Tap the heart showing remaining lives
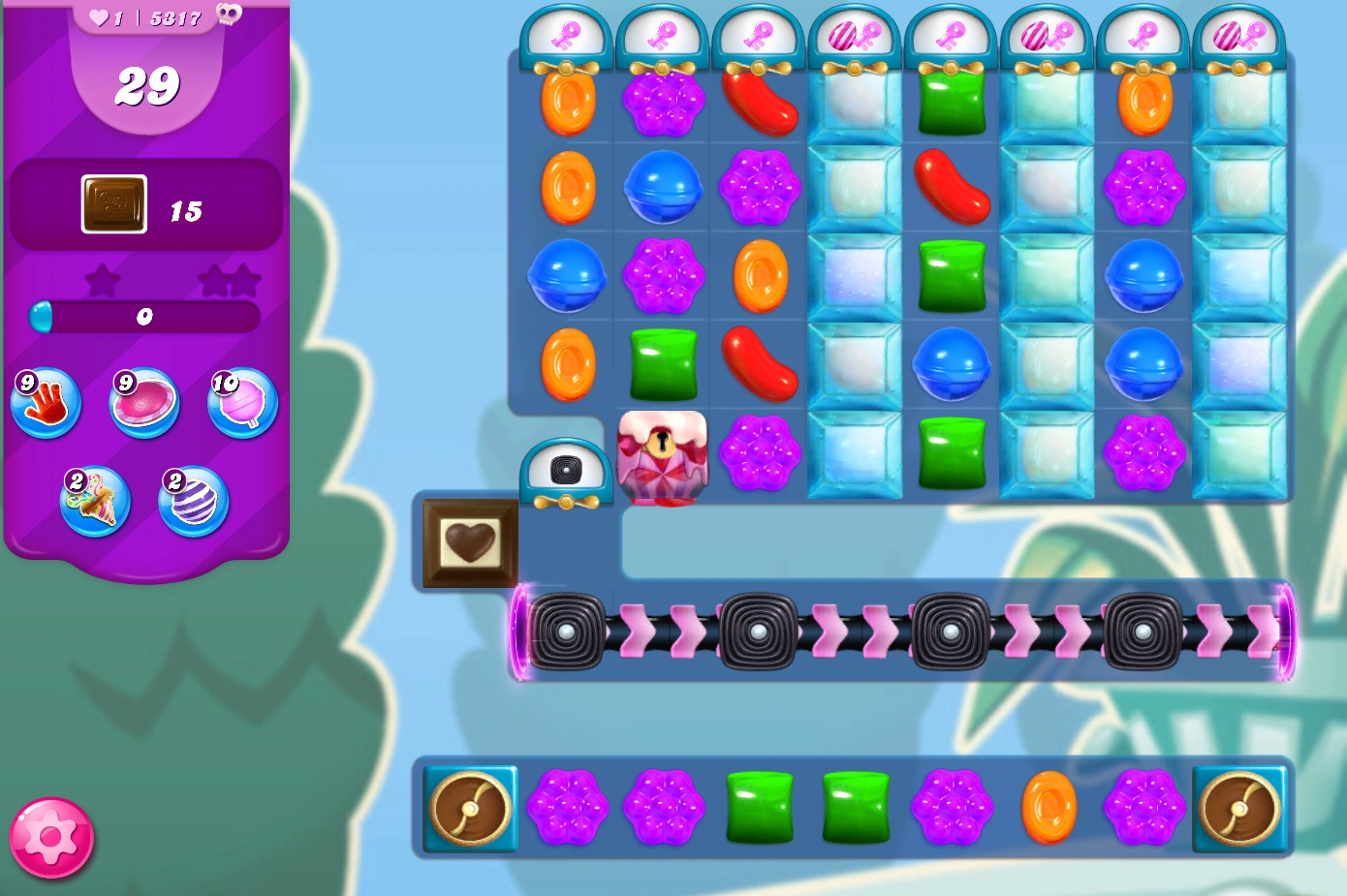Screen dimensions: 1347x896 (x=98, y=16)
